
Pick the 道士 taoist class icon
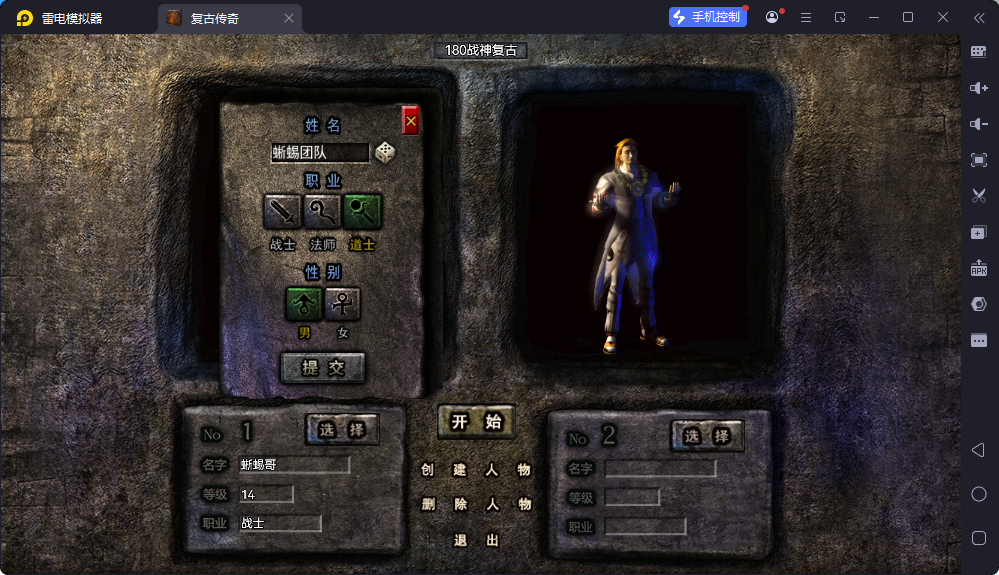click(x=362, y=211)
